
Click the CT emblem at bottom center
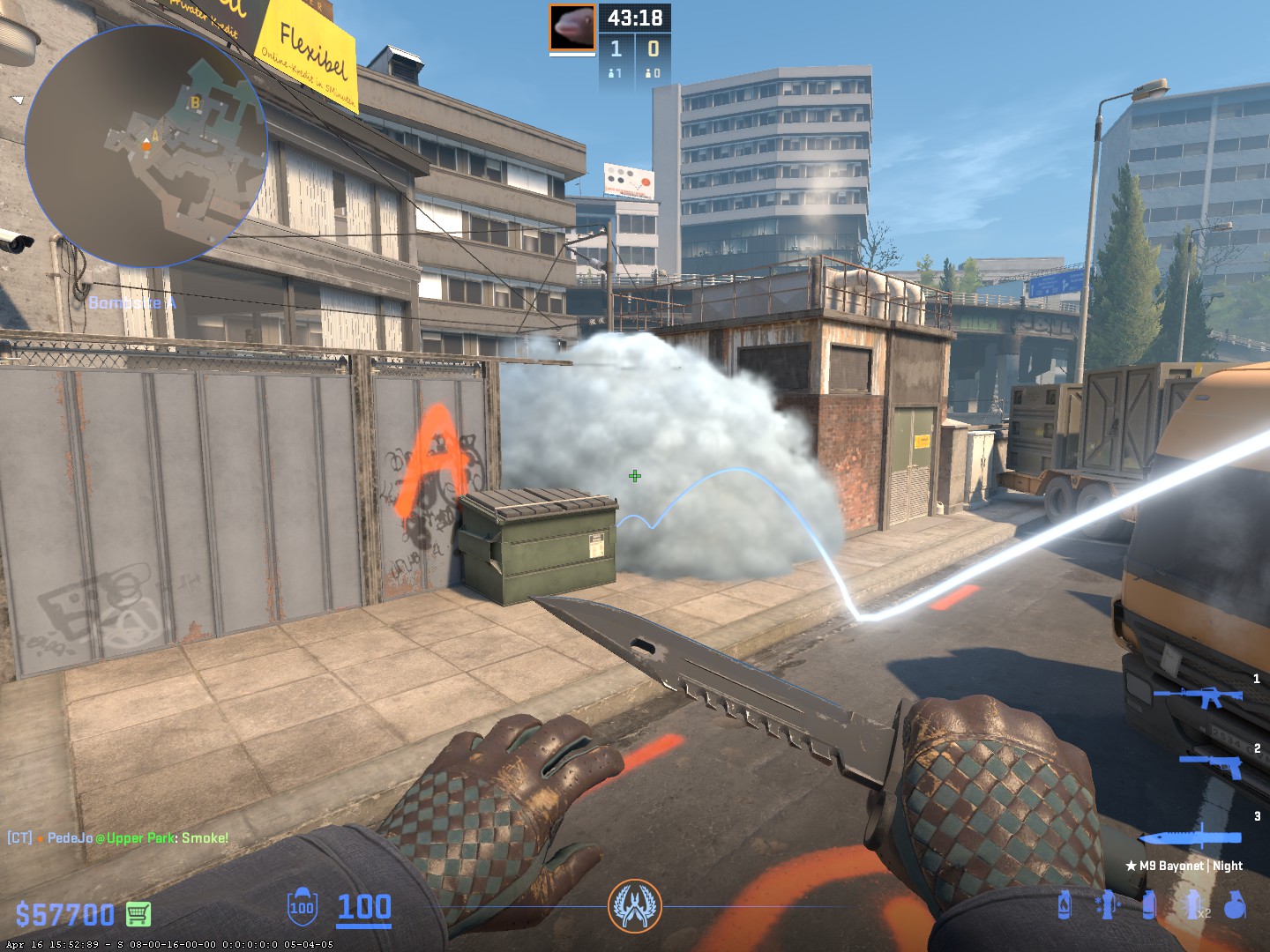(634, 906)
